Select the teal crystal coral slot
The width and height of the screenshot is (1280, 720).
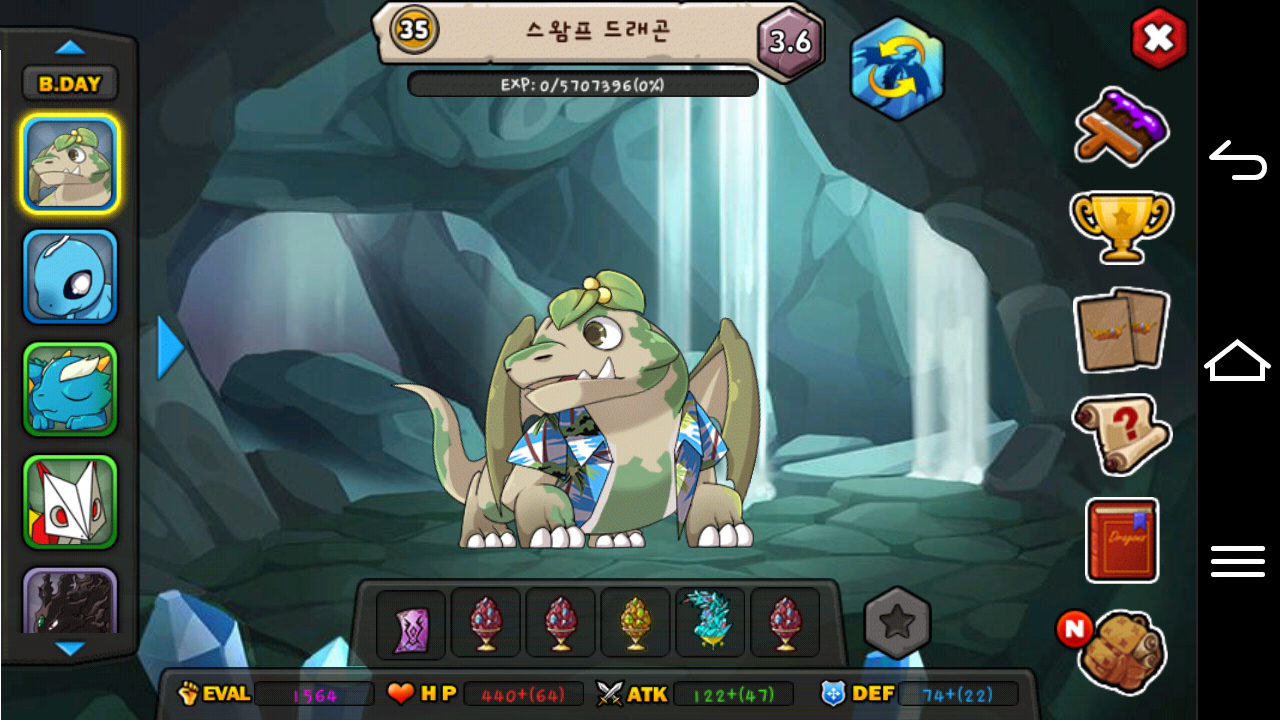tap(710, 622)
